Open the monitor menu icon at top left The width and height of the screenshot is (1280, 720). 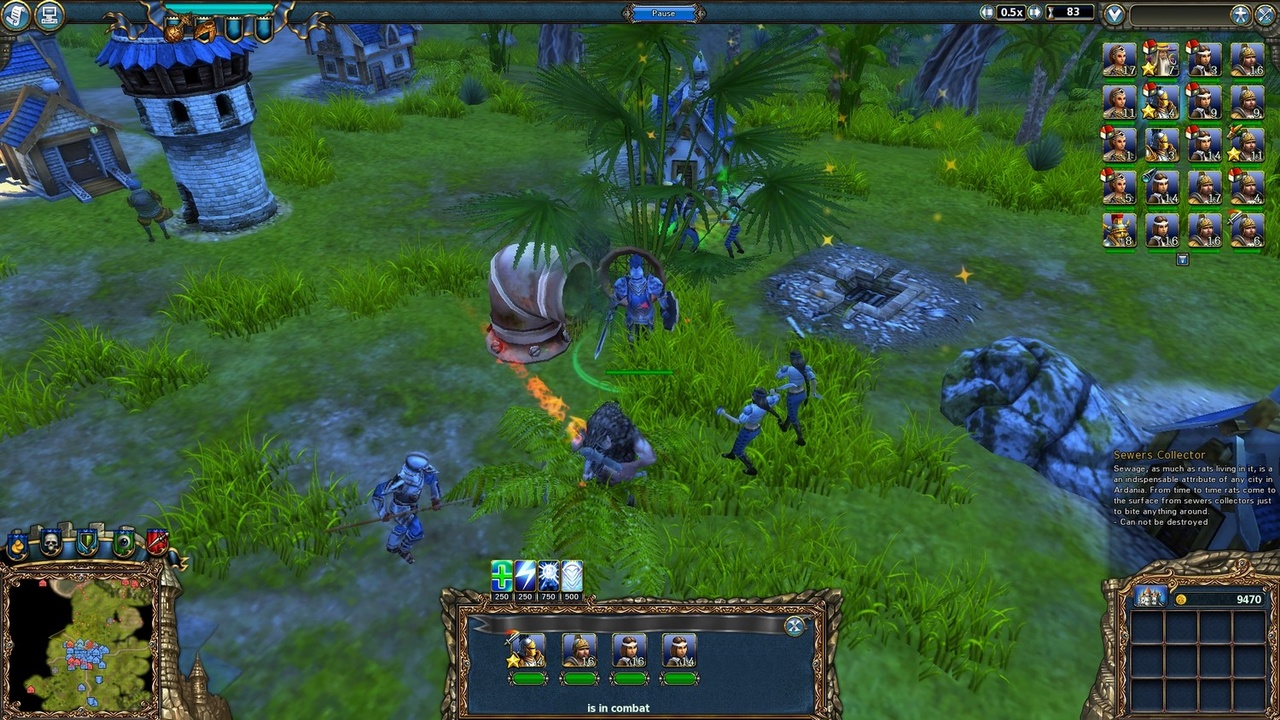(47, 14)
